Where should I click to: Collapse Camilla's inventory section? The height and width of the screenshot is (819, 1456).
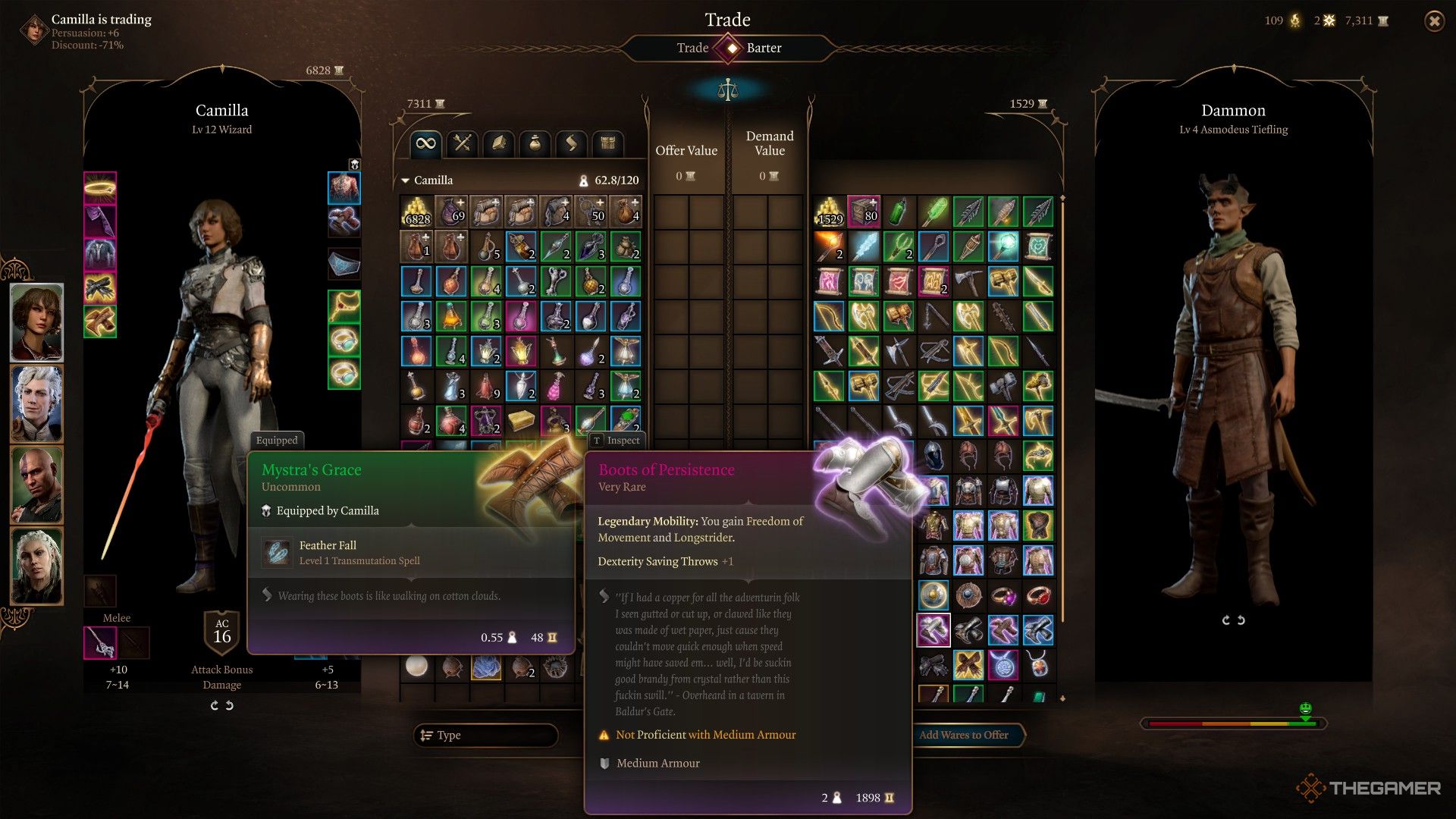406,180
